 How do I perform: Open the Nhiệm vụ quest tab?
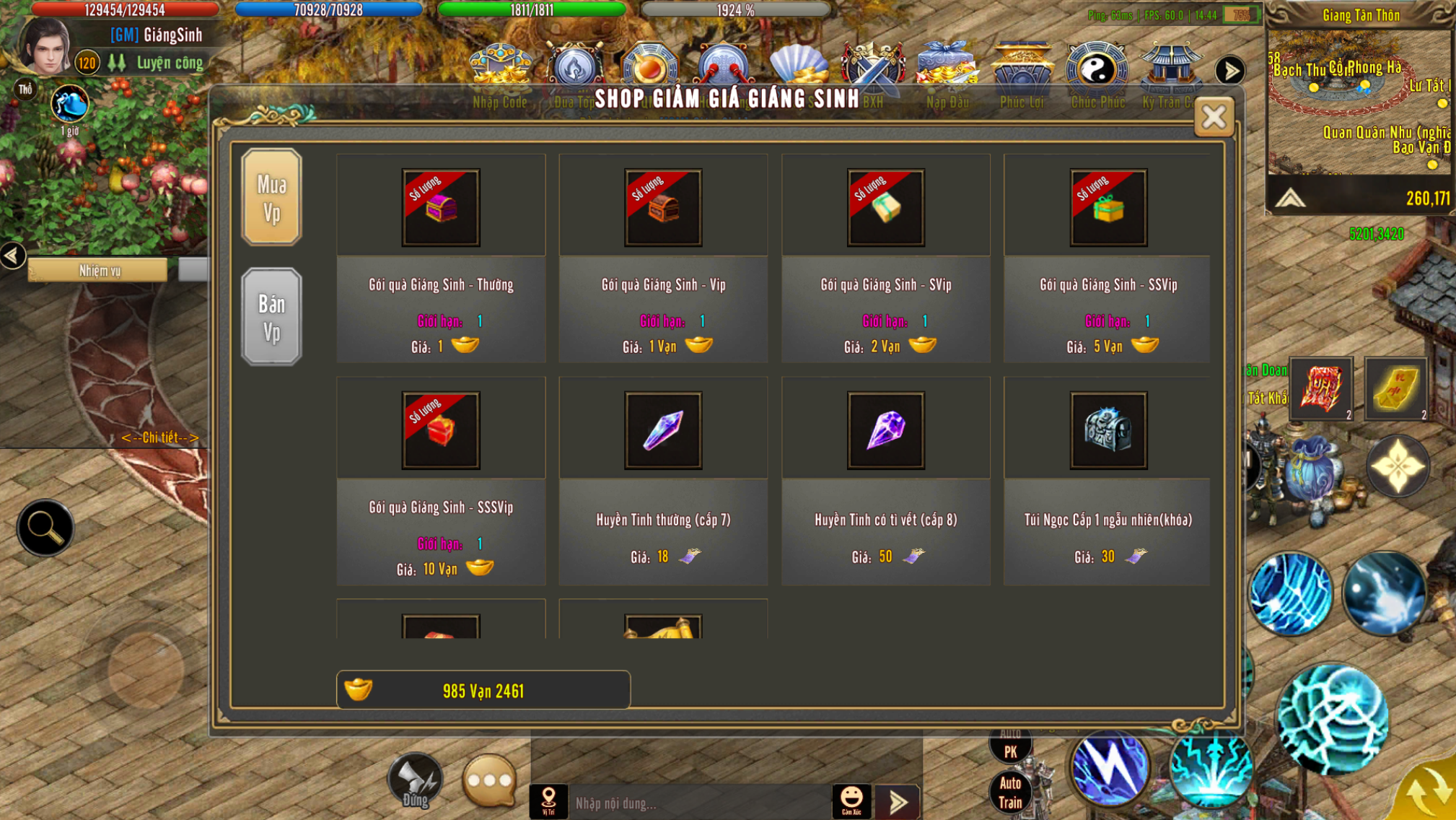[99, 271]
